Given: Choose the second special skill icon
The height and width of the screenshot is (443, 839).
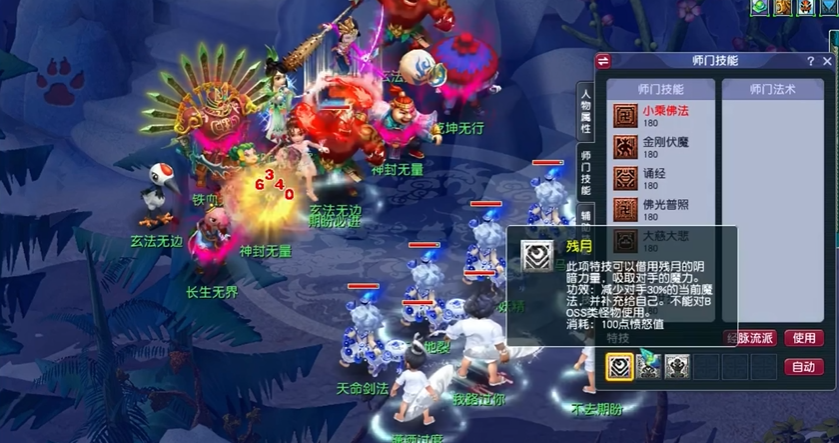Looking at the screenshot, I should tap(649, 367).
